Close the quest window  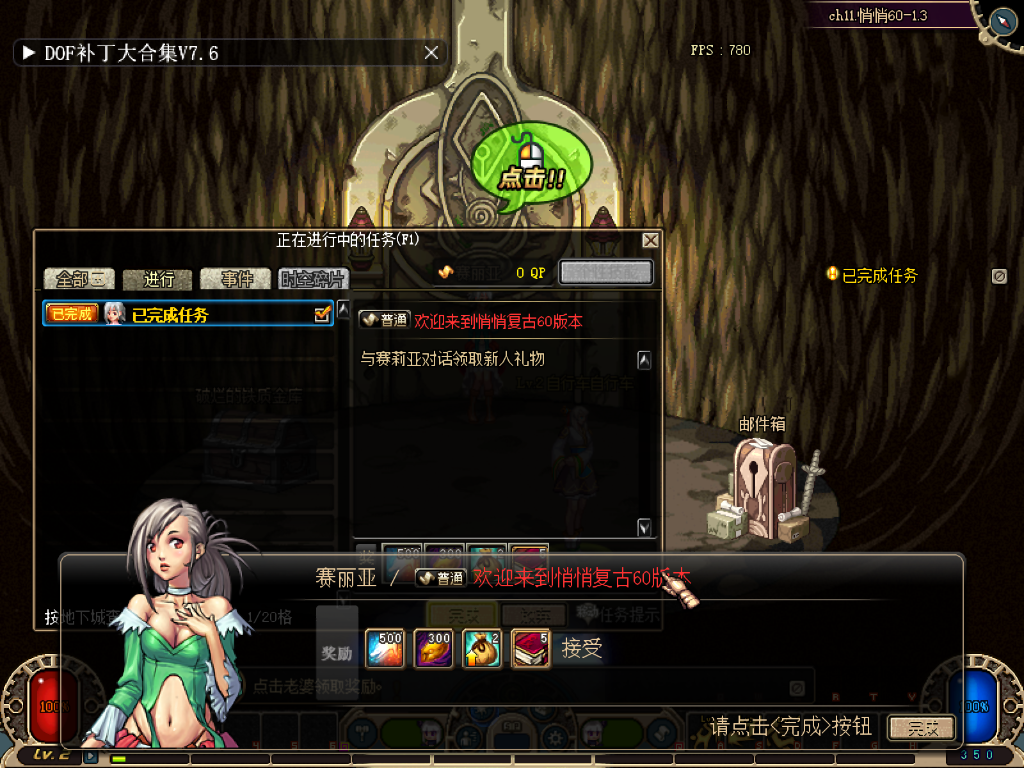coord(650,241)
